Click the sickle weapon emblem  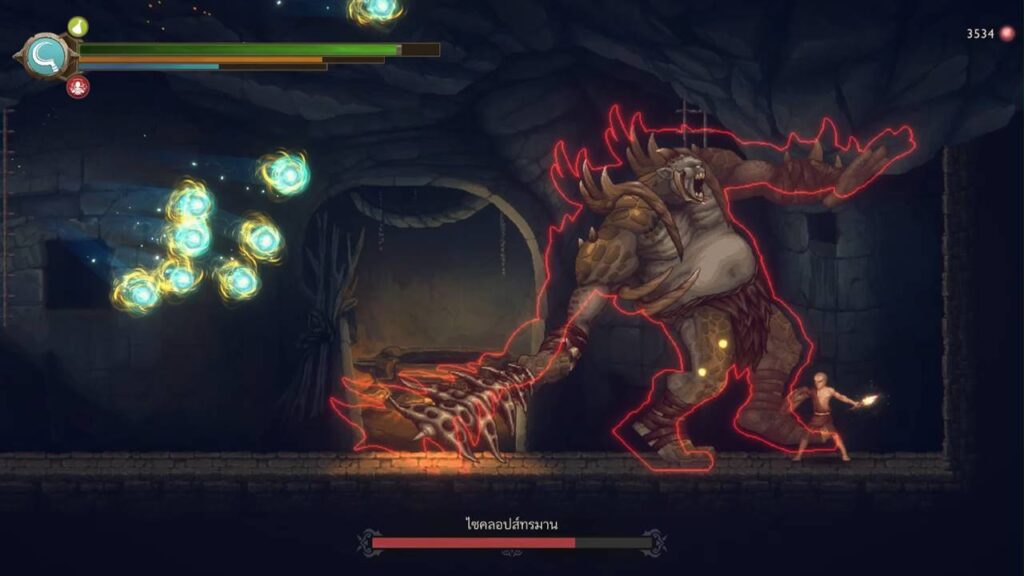tap(46, 55)
